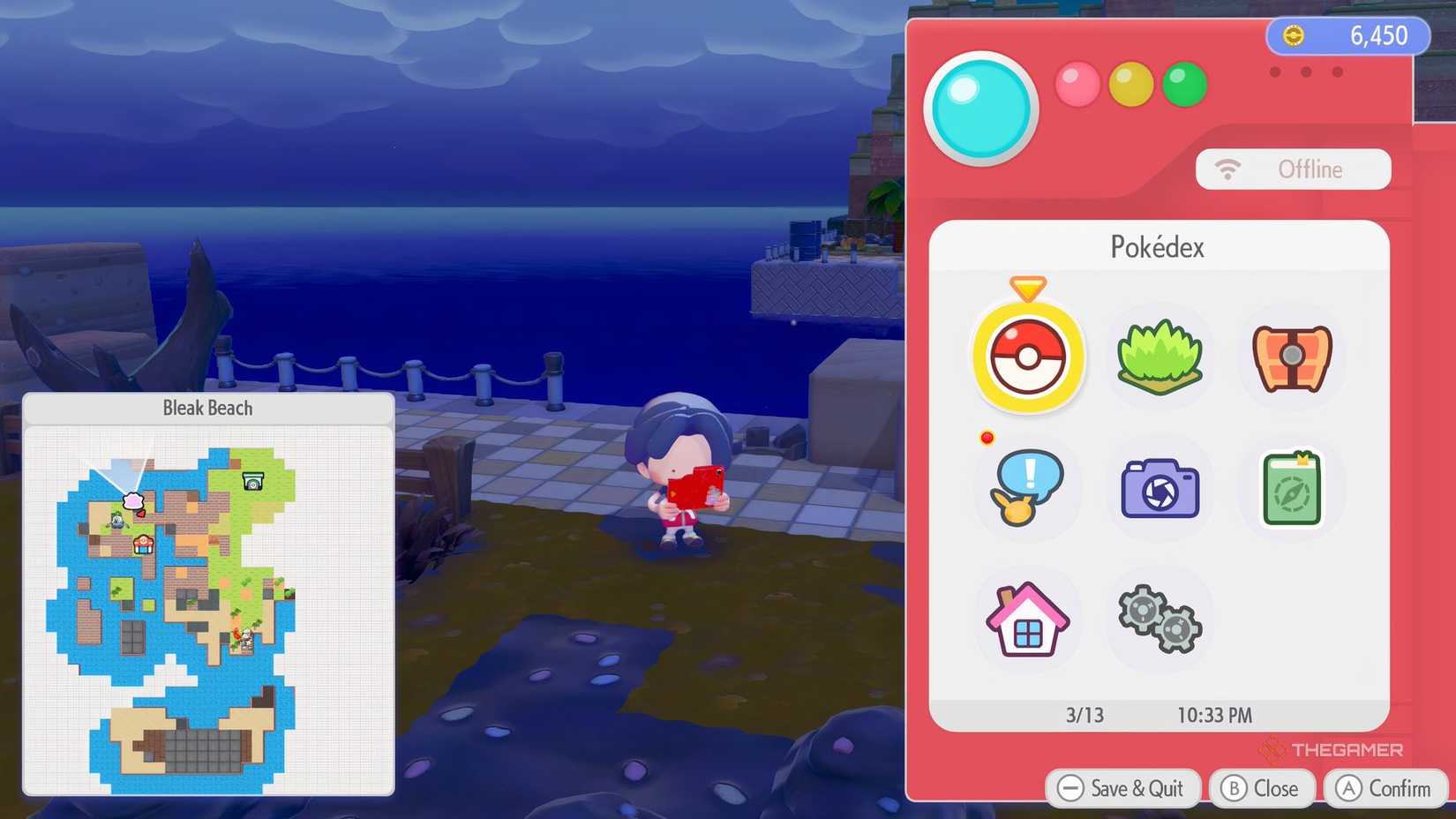Open the treasure chest items app
Screen dimensions: 1456x819
tap(1290, 357)
